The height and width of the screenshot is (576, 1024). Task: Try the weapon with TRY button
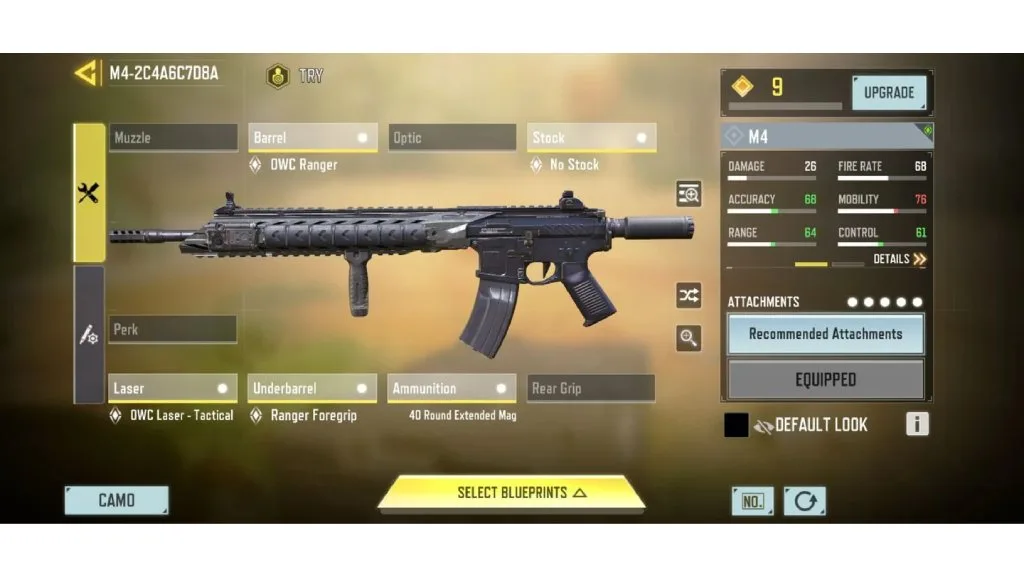295,76
